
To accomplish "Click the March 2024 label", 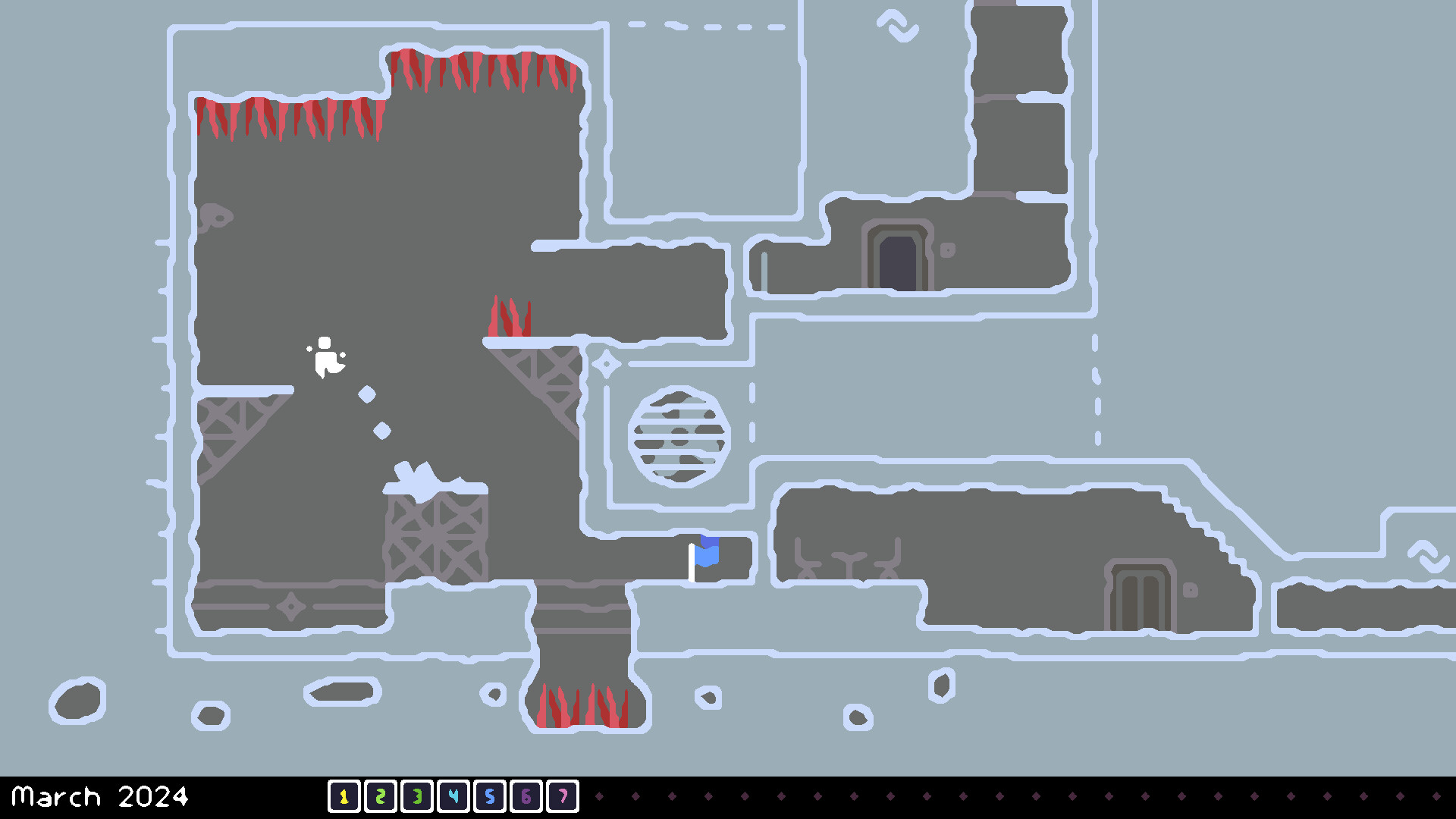I will [102, 797].
